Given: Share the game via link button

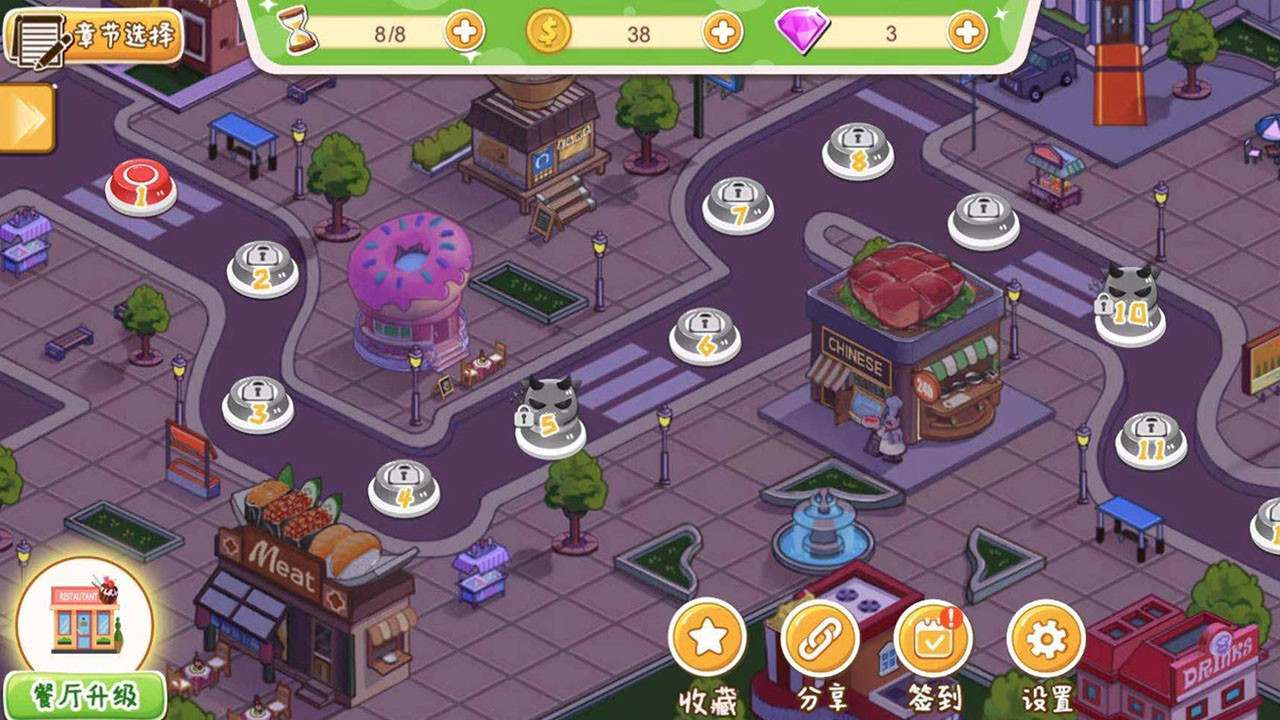Looking at the screenshot, I should (820, 637).
